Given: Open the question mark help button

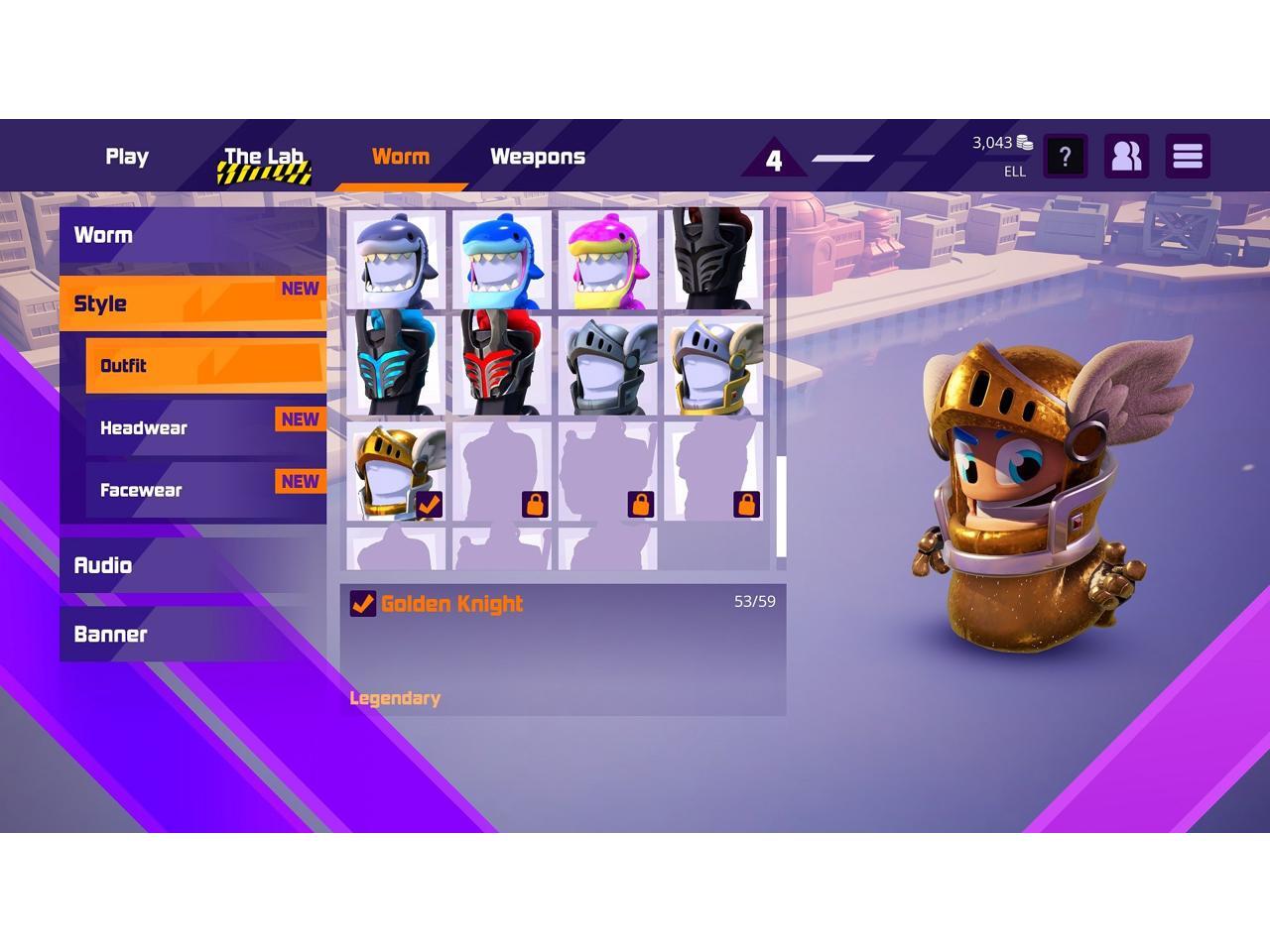Looking at the screenshot, I should point(1065,157).
